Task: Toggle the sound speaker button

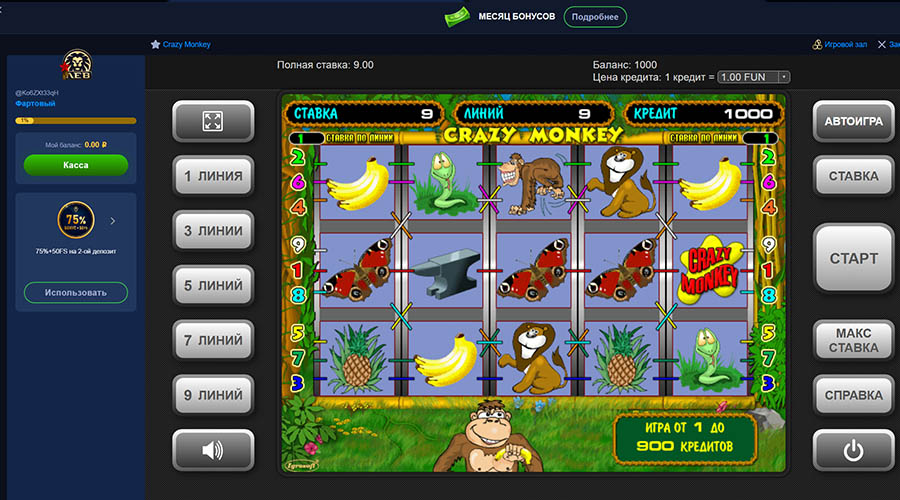Action: pyautogui.click(x=213, y=450)
